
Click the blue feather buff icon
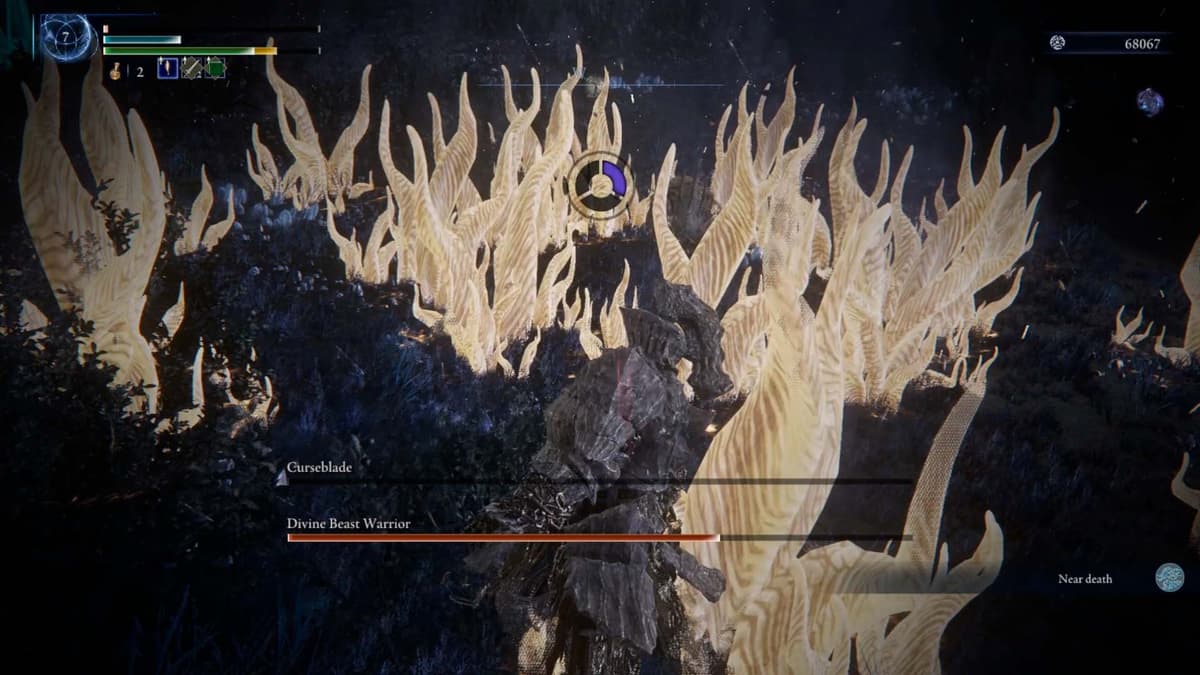click(167, 69)
